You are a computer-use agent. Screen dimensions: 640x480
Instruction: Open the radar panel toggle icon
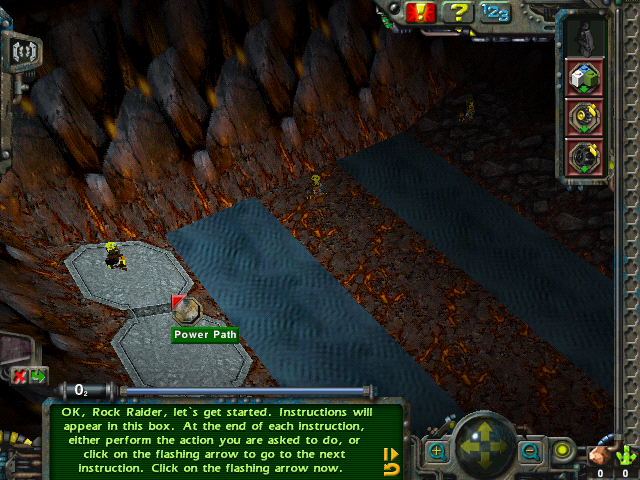coord(21,49)
